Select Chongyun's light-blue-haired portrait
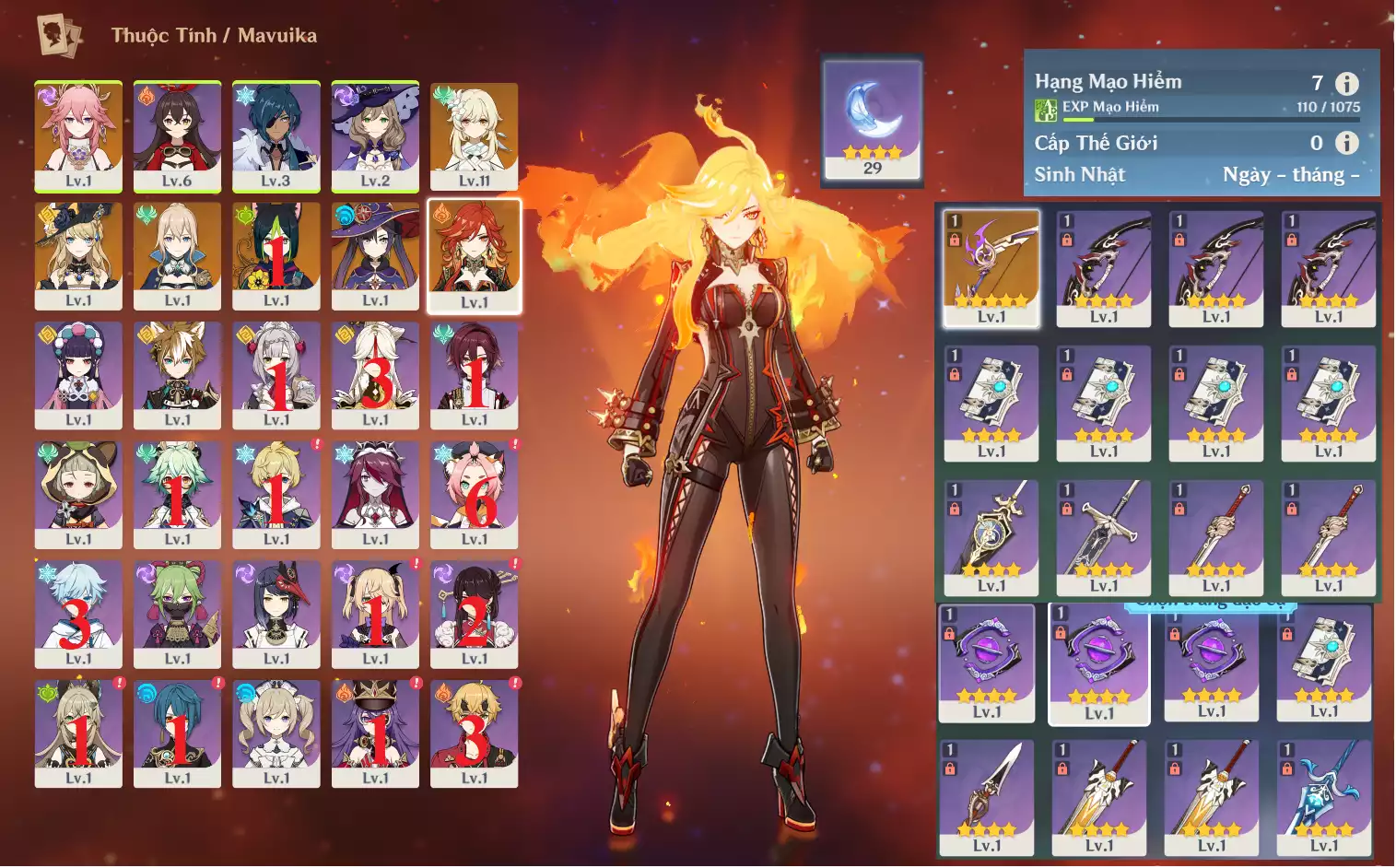The height and width of the screenshot is (868, 1396). click(x=78, y=614)
